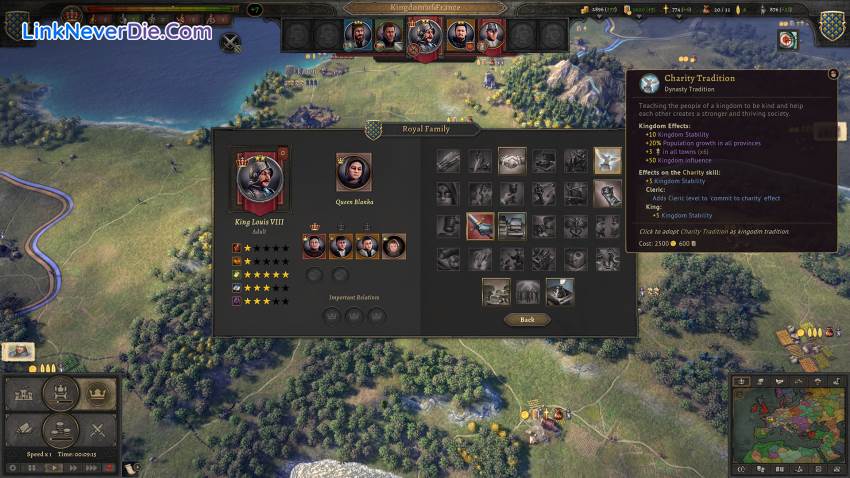850x478 pixels.
Task: Click the Back button in Royal Family panel
Action: tap(527, 319)
